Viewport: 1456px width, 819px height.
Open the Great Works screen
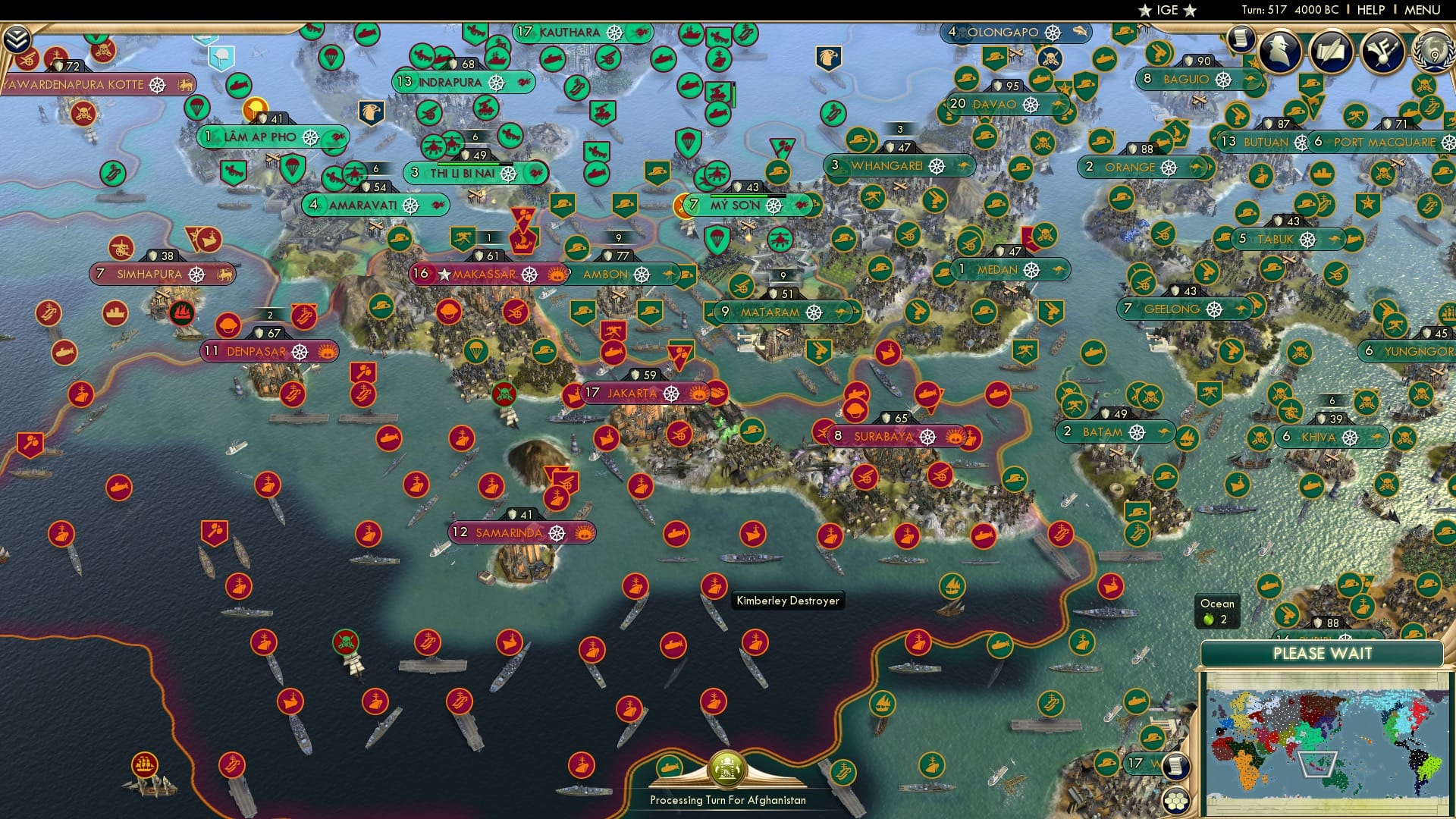click(1331, 52)
